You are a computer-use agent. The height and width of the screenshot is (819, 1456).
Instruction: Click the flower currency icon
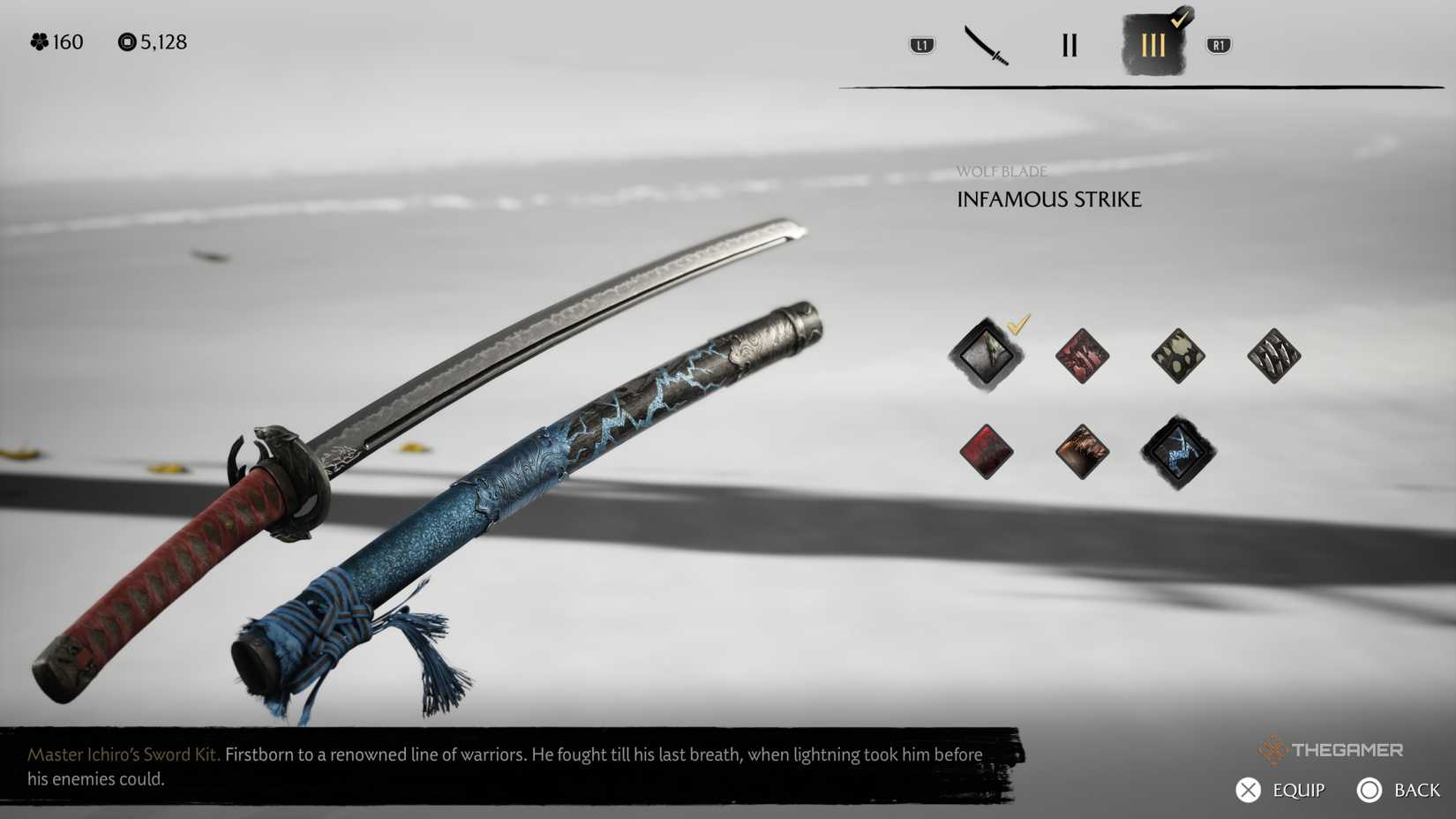pos(39,41)
